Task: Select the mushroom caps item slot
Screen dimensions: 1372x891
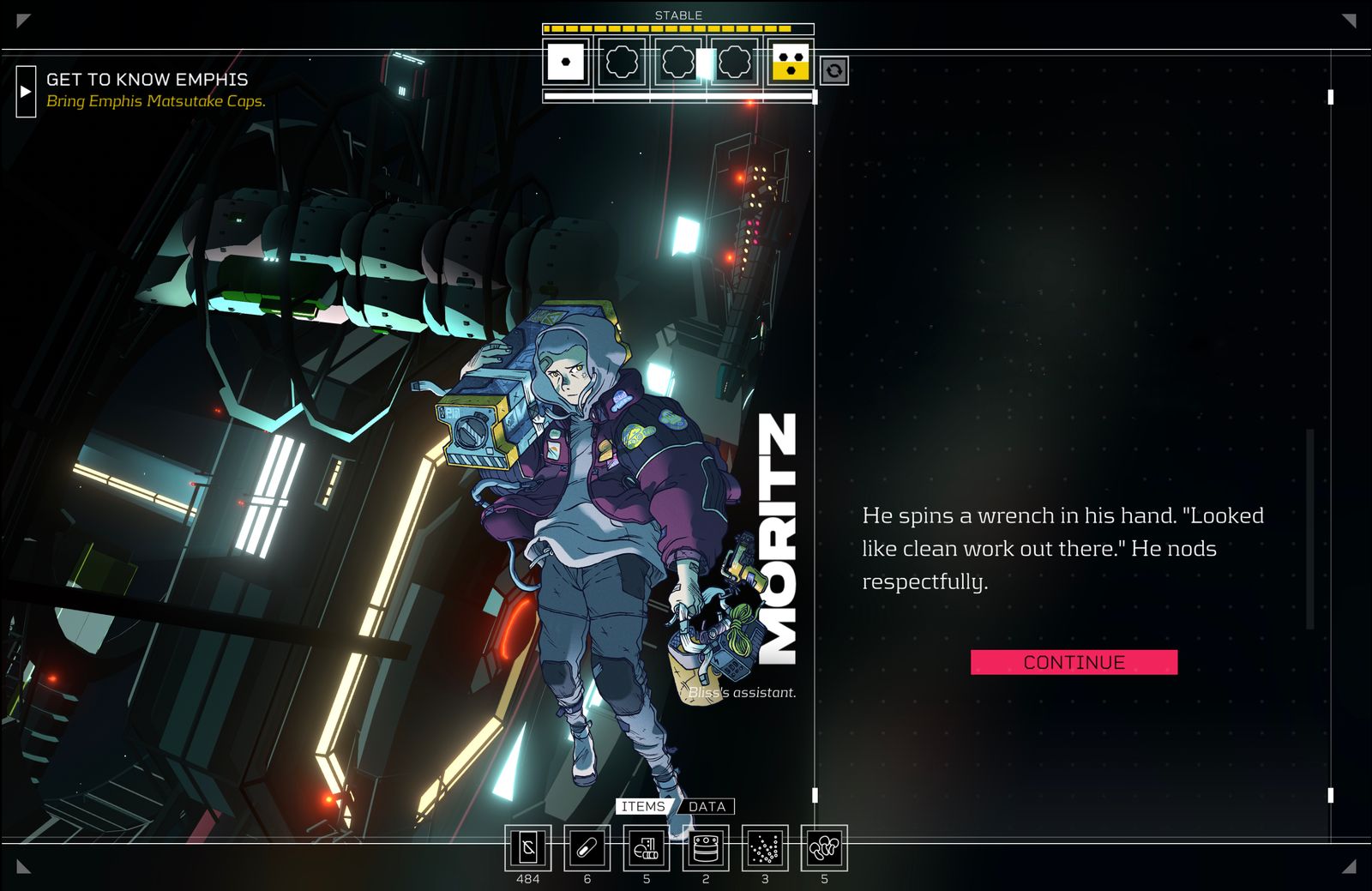Action: coord(824,848)
